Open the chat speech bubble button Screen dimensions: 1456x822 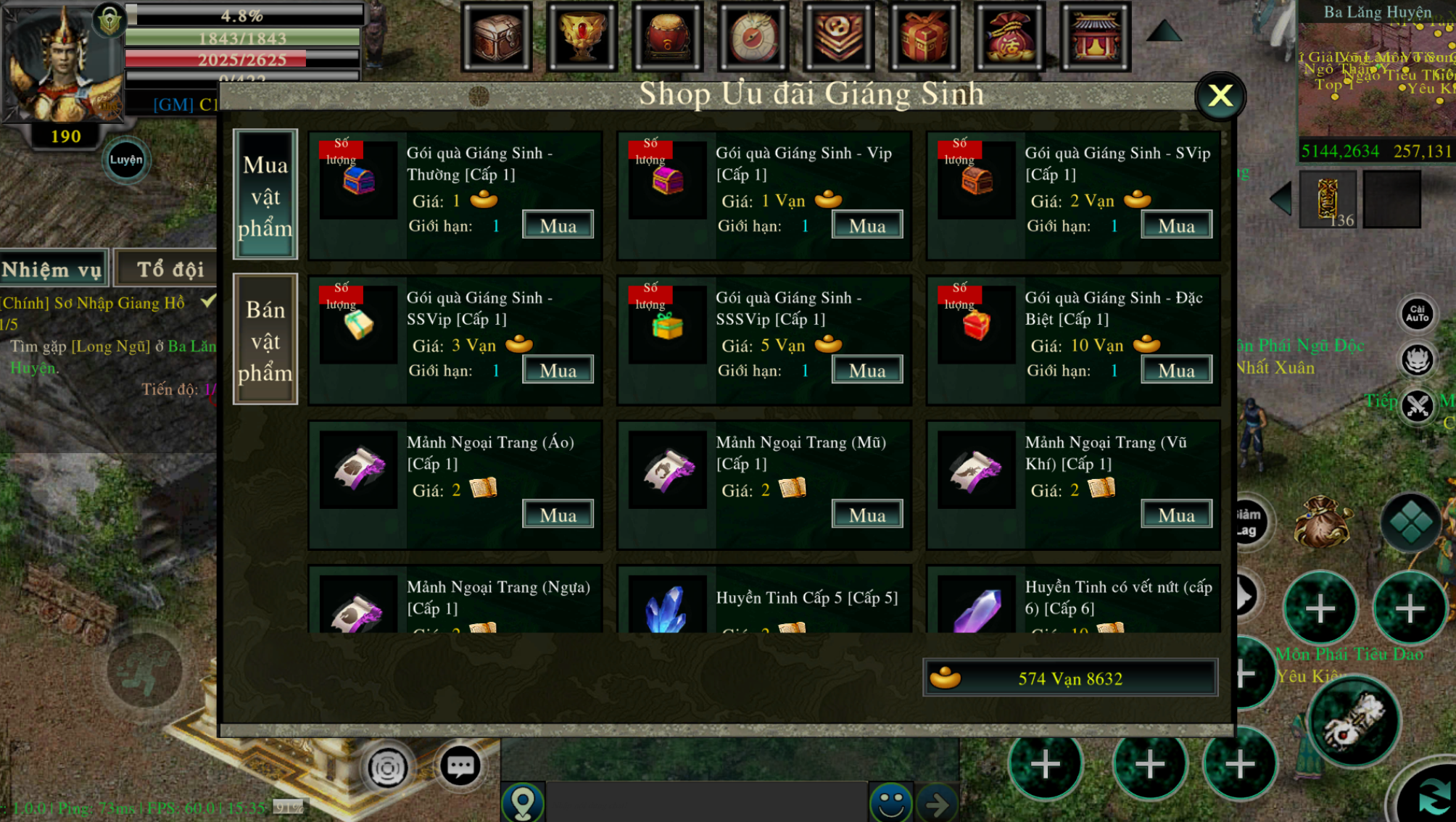point(460,766)
